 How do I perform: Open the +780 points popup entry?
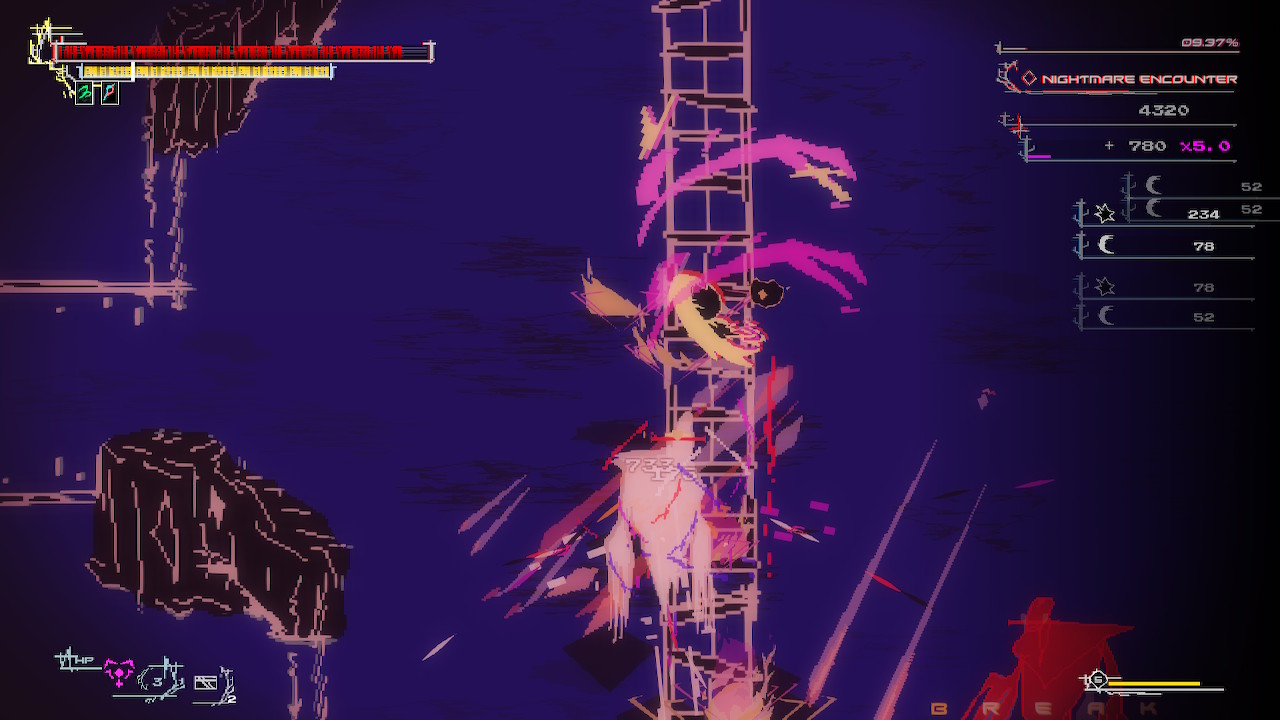click(1146, 145)
